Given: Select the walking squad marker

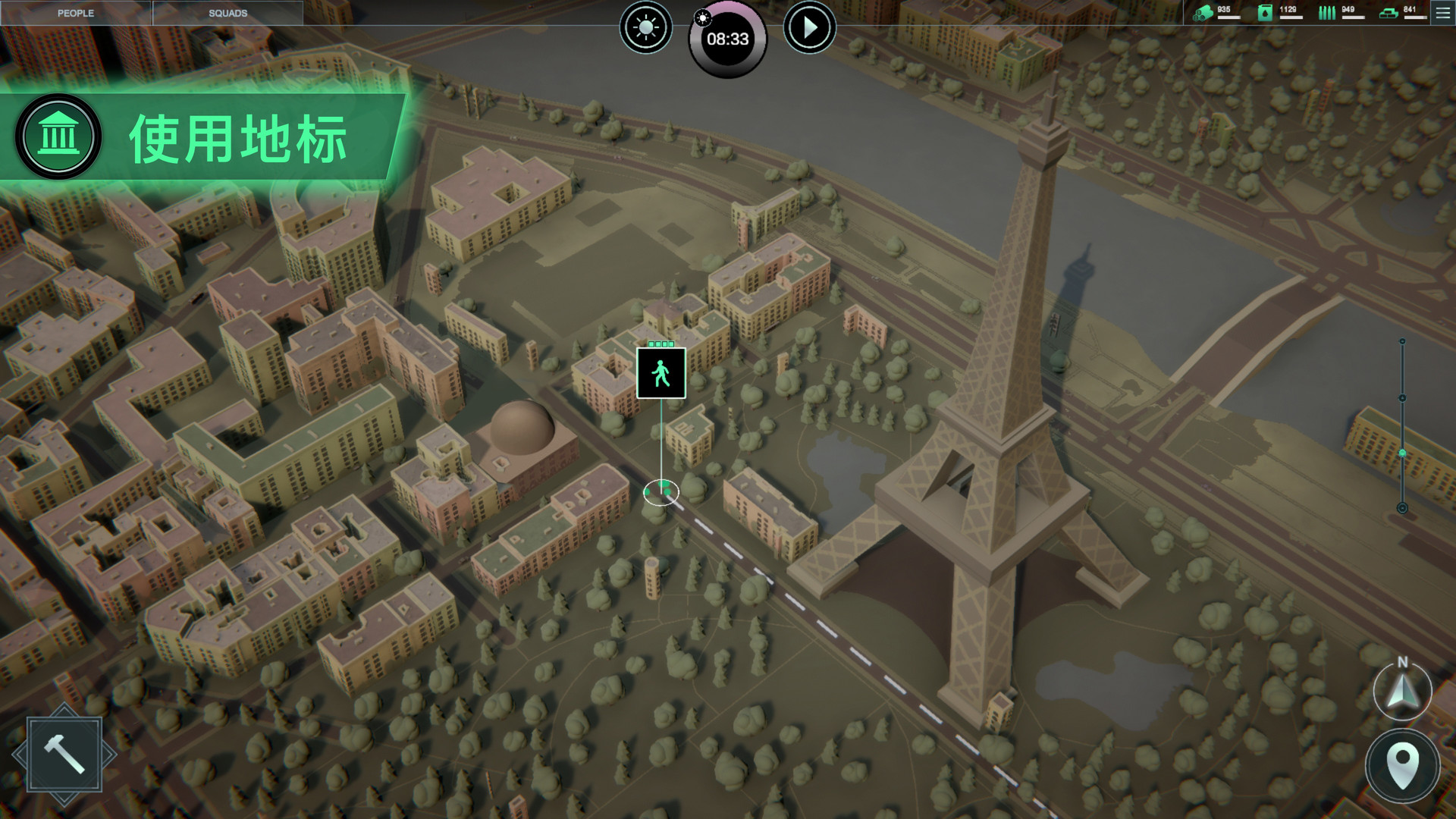Looking at the screenshot, I should [661, 373].
